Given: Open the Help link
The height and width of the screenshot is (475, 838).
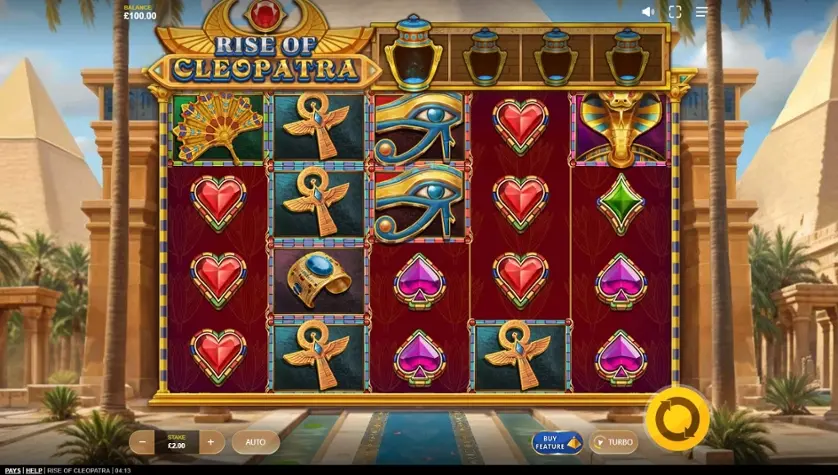Looking at the screenshot, I should coord(34,470).
